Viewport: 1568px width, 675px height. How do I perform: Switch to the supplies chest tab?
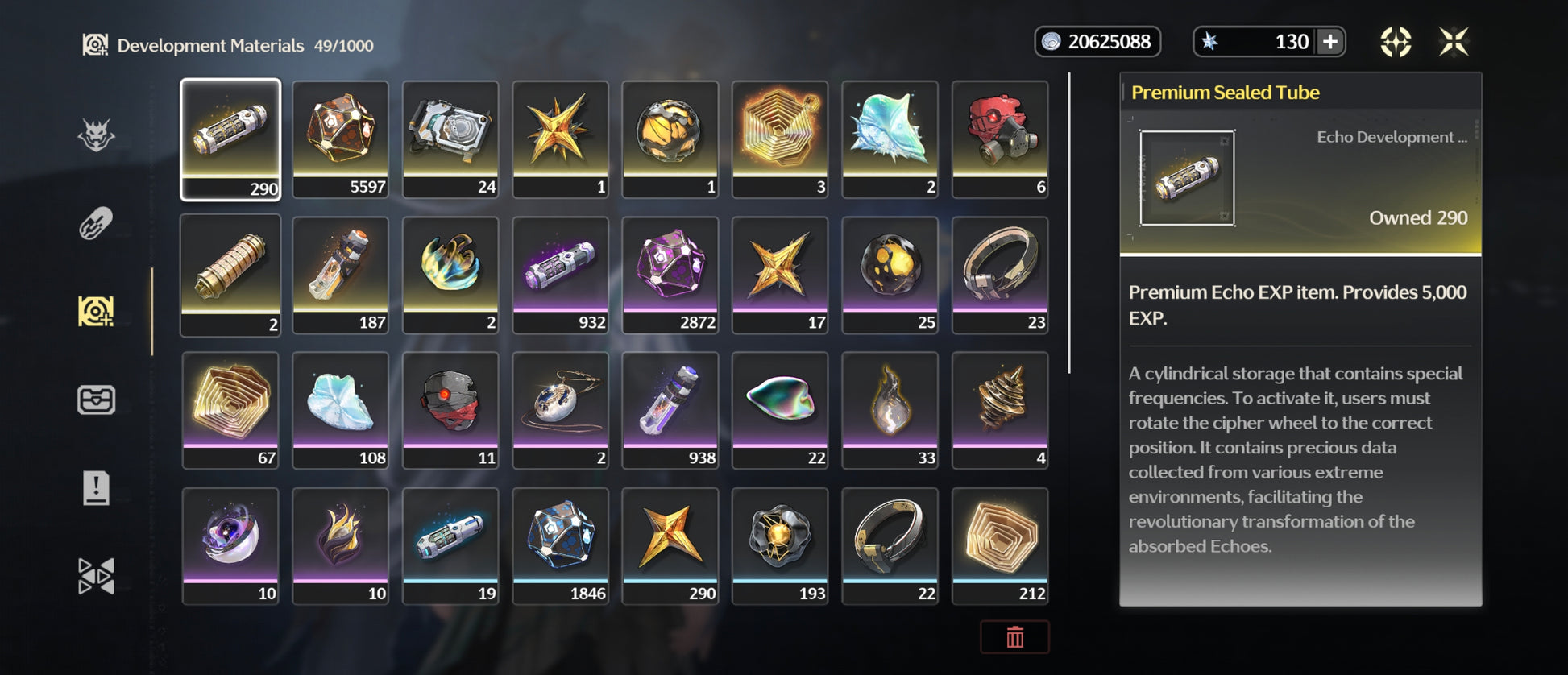pyautogui.click(x=96, y=400)
